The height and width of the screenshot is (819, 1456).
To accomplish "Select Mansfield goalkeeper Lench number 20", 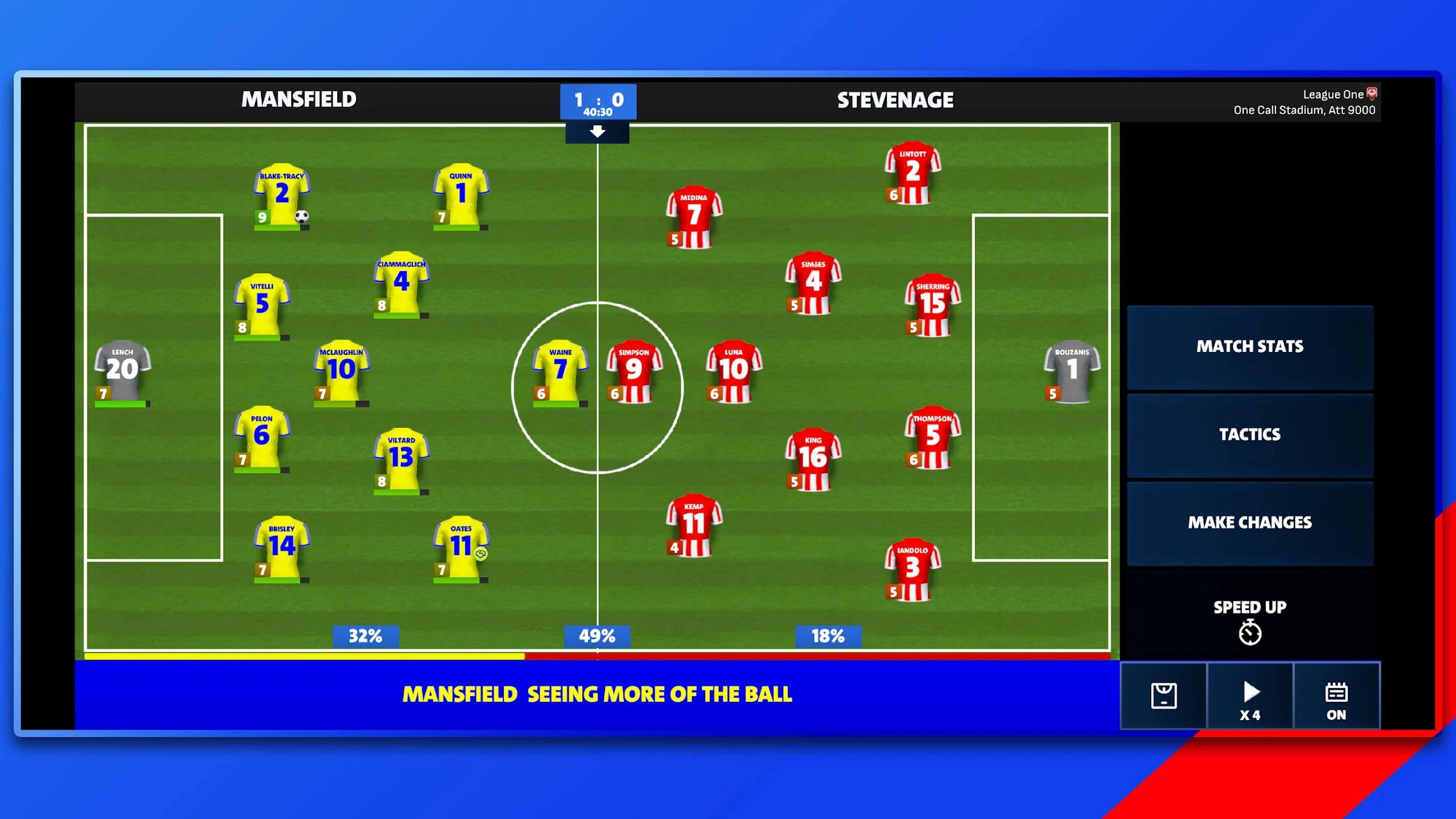I will [x=122, y=371].
